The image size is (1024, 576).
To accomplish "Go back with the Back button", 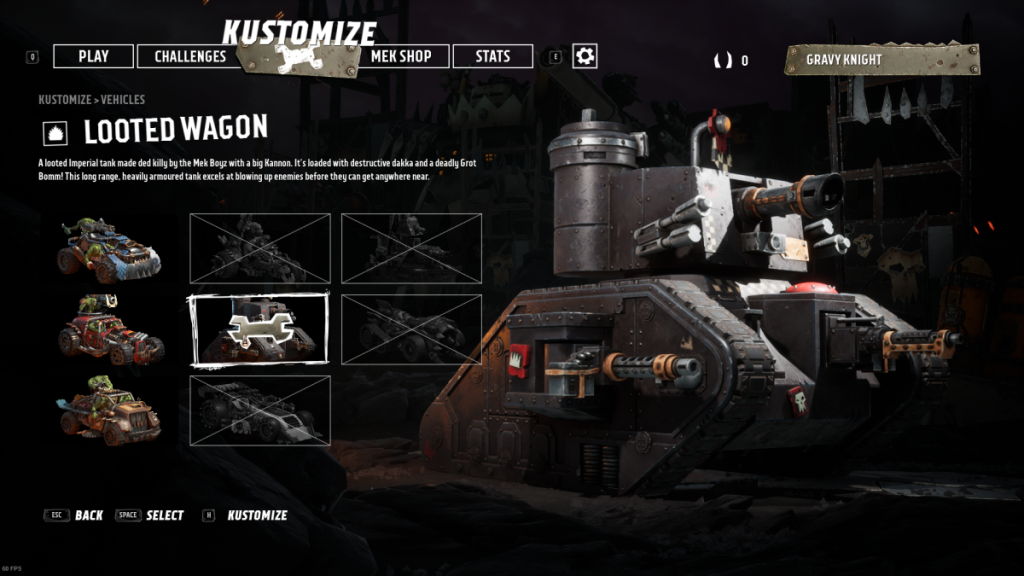I will (x=88, y=515).
